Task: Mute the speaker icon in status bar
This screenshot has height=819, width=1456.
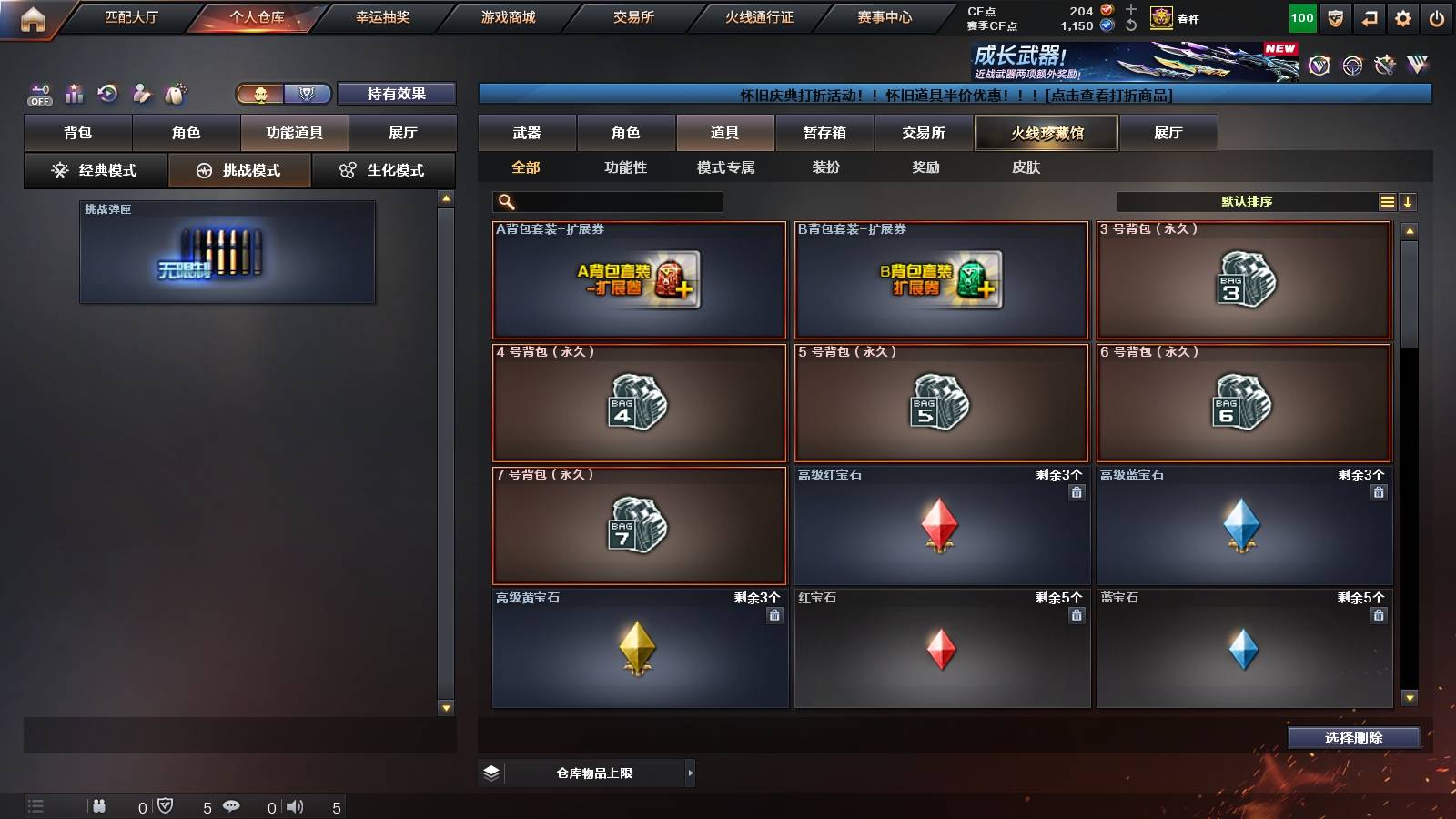Action: [293, 805]
